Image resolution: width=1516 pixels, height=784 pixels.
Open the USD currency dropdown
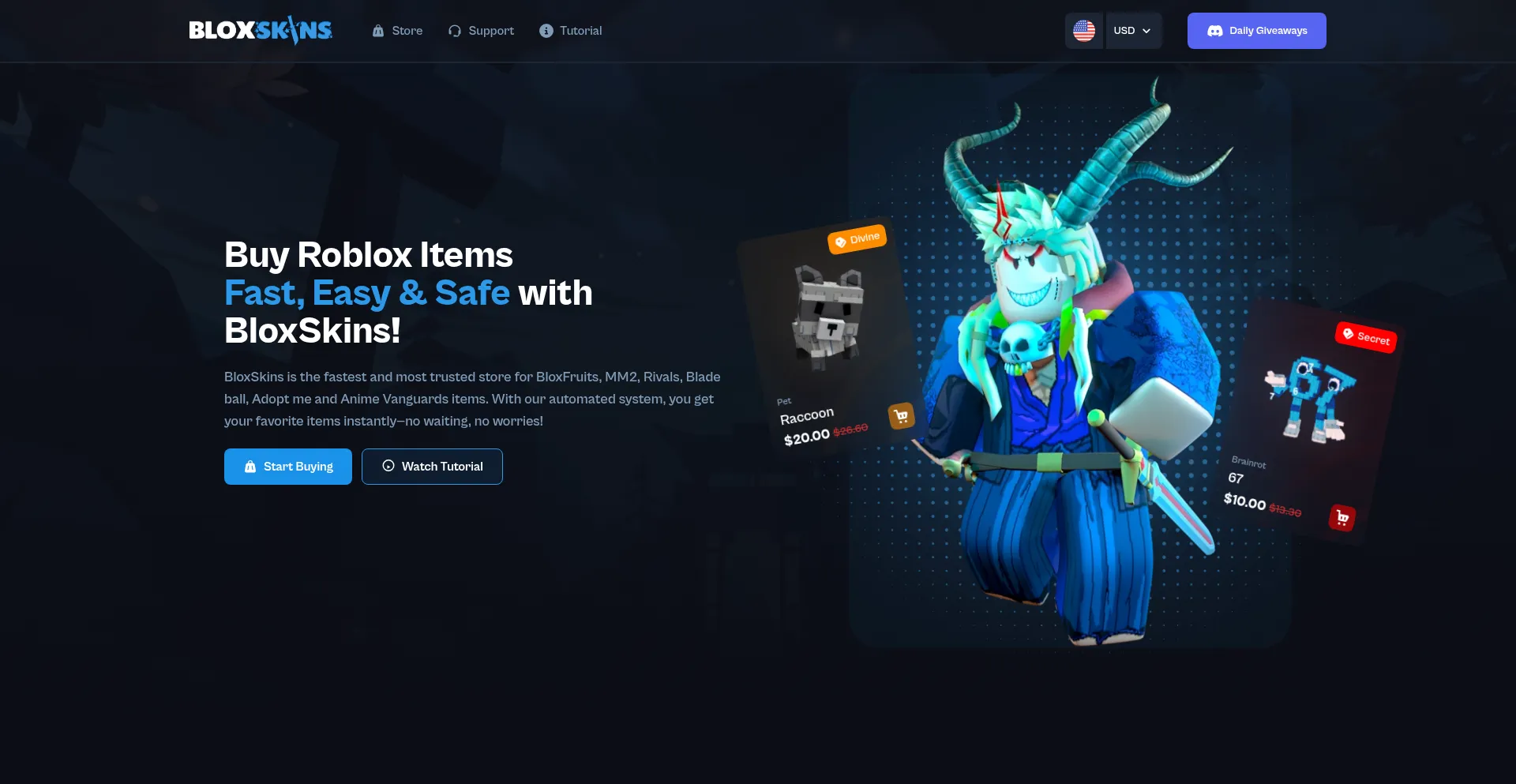pyautogui.click(x=1132, y=31)
